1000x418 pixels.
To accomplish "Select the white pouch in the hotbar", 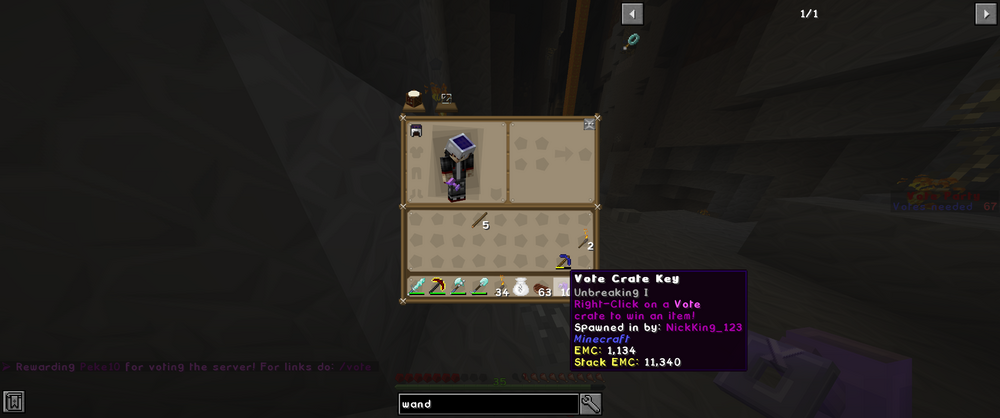I will click(x=521, y=287).
